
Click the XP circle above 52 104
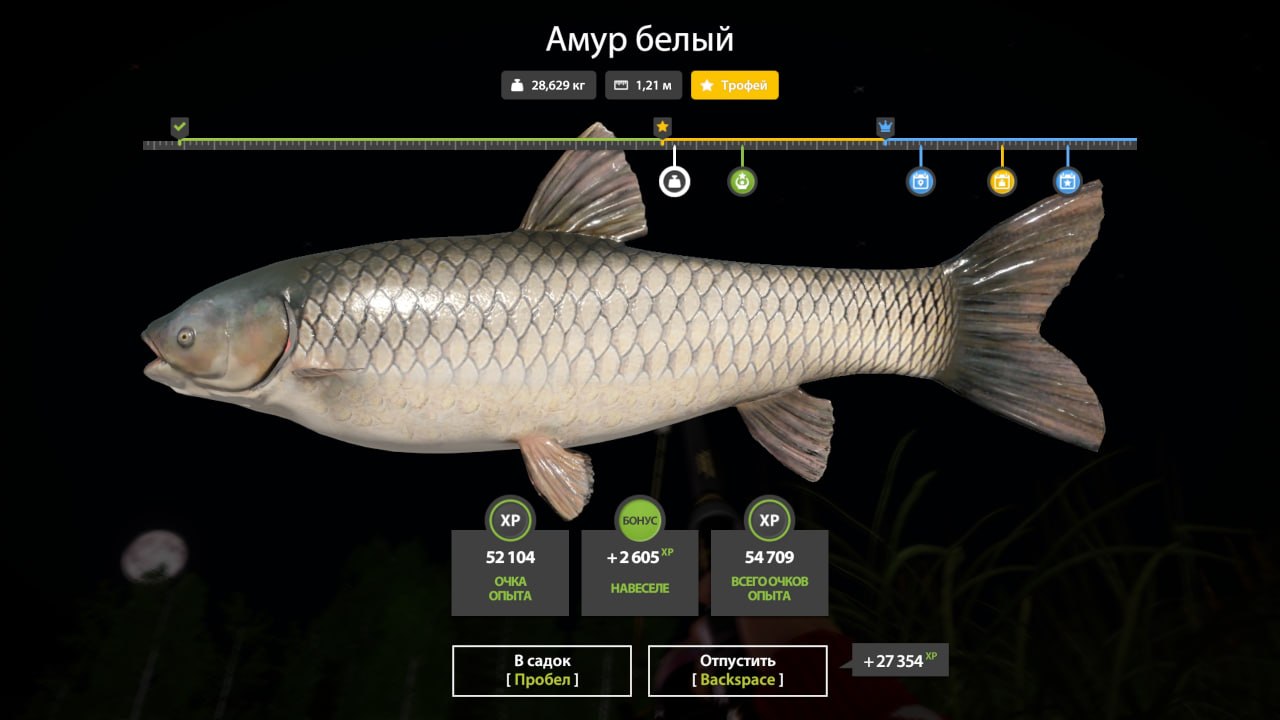[509, 520]
